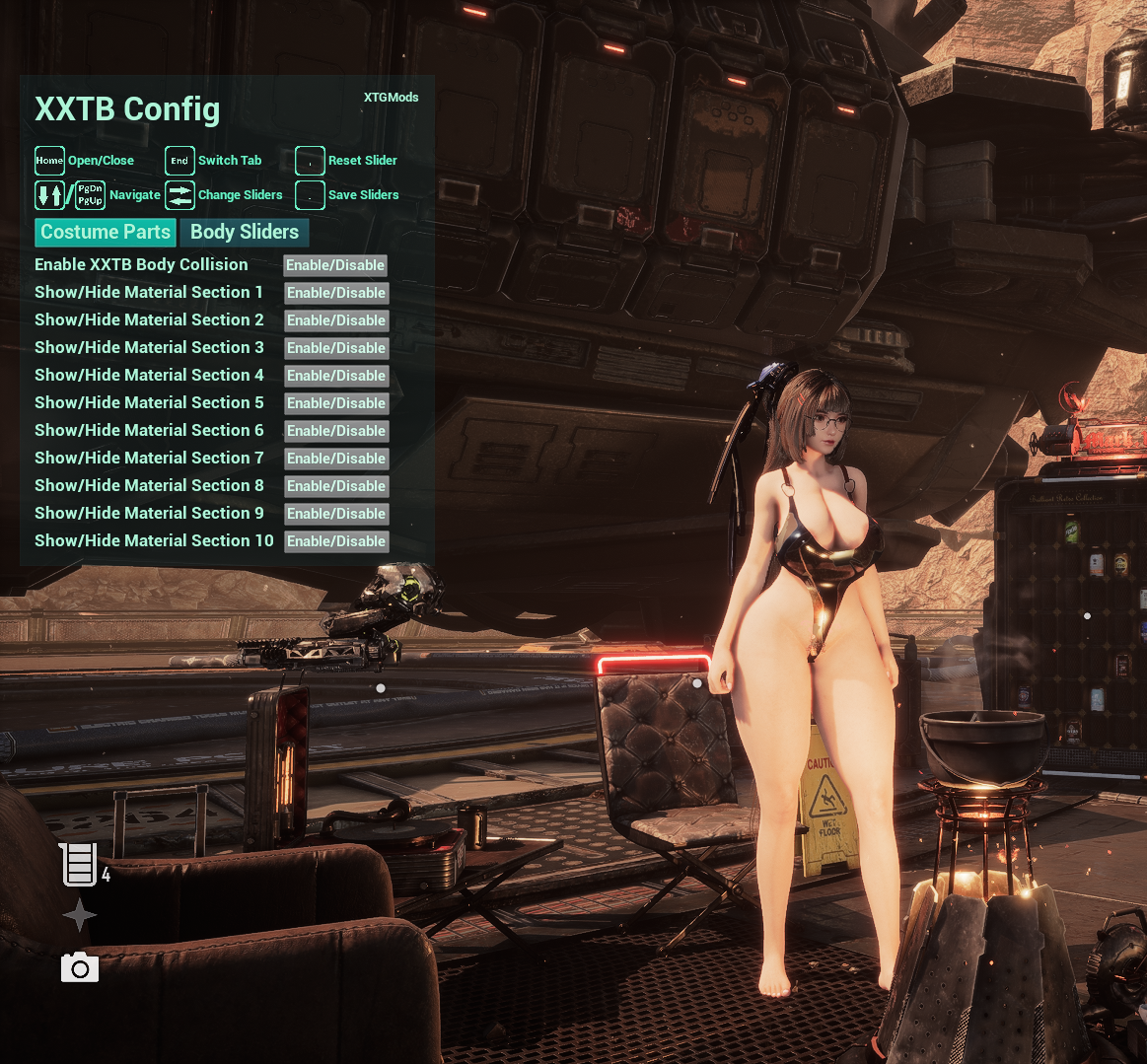The width and height of the screenshot is (1147, 1064).
Task: Toggle Show/Hide Material Section 3
Action: [336, 348]
